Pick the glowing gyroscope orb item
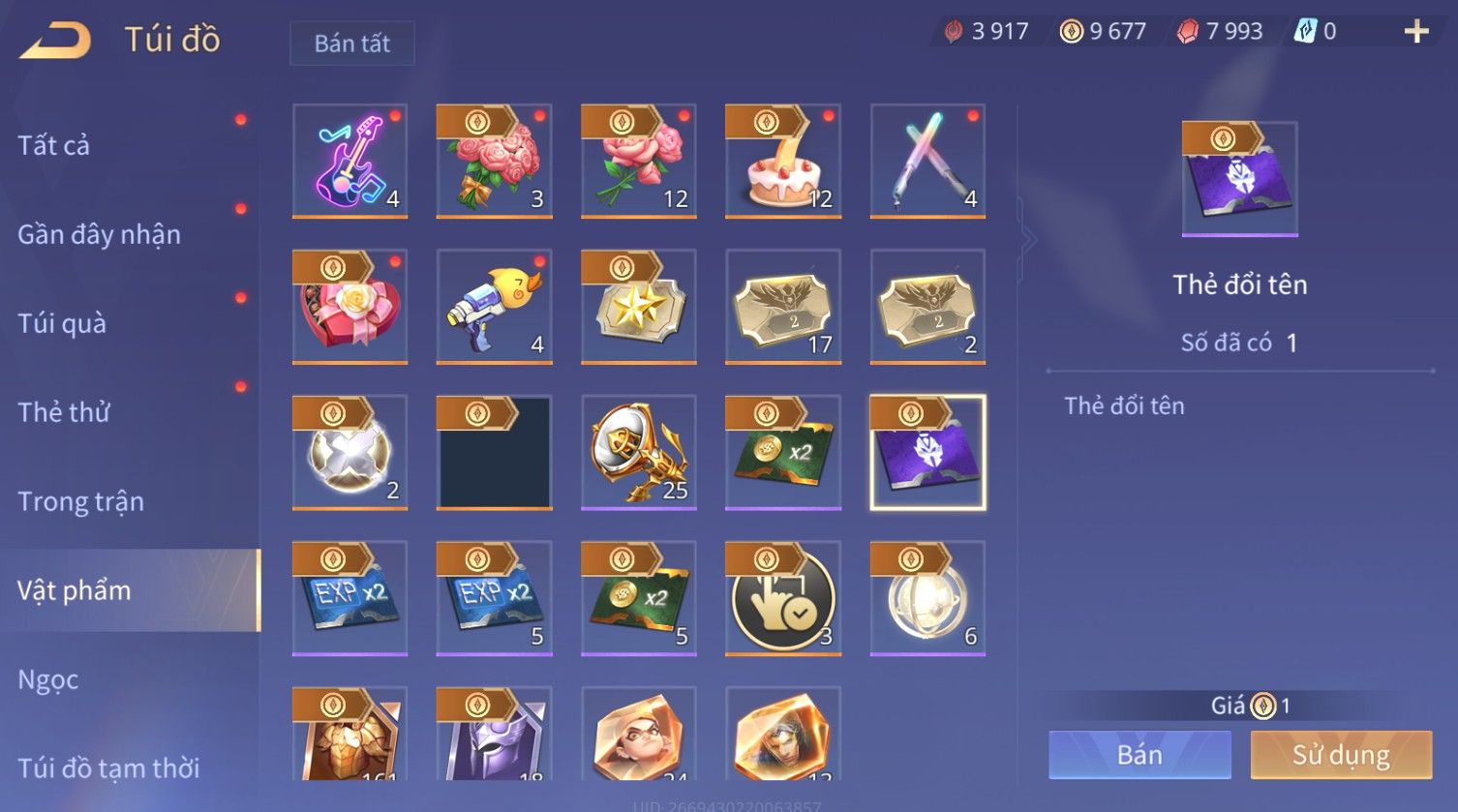This screenshot has width=1458, height=812. 927,598
